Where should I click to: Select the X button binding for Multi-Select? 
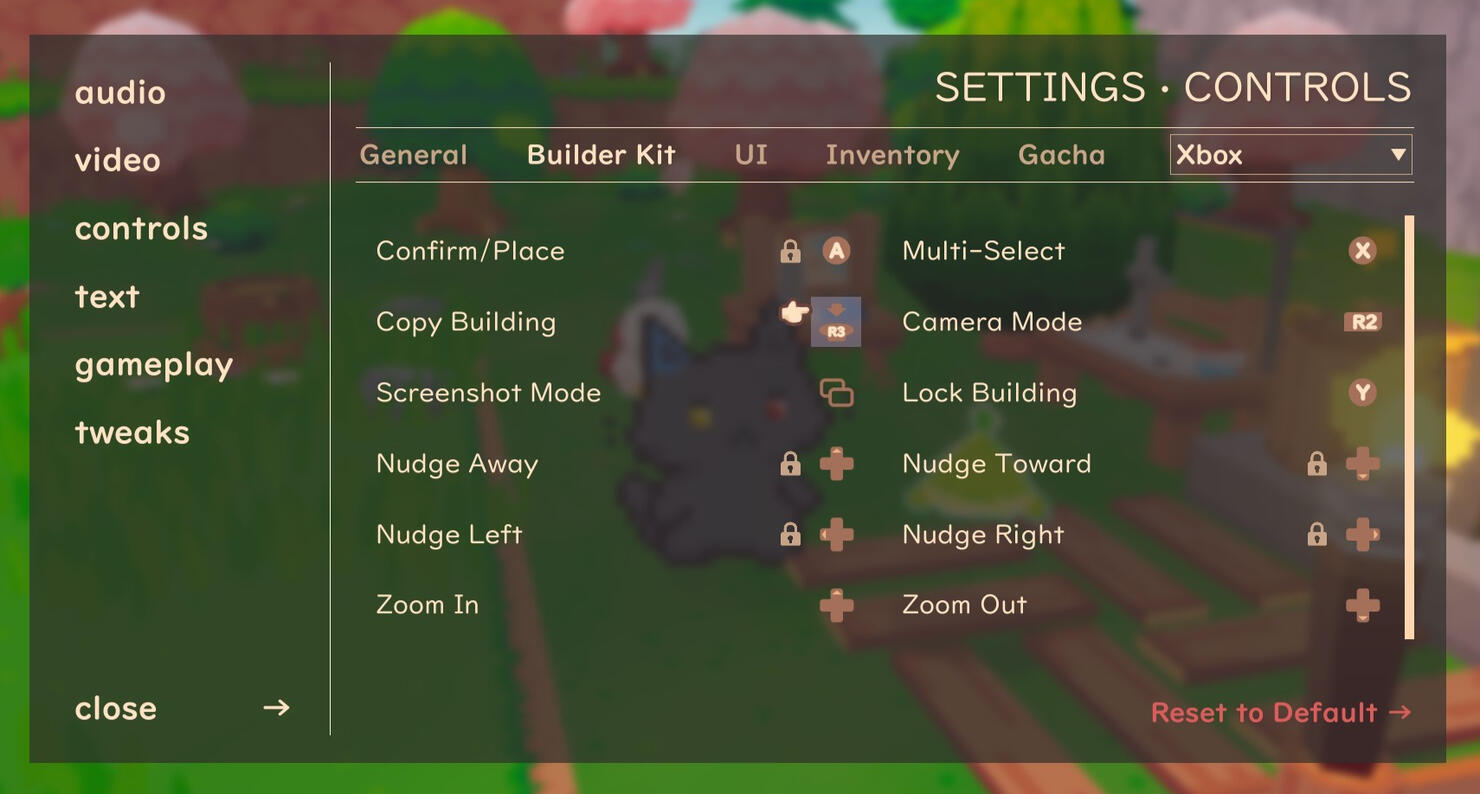(x=1361, y=251)
